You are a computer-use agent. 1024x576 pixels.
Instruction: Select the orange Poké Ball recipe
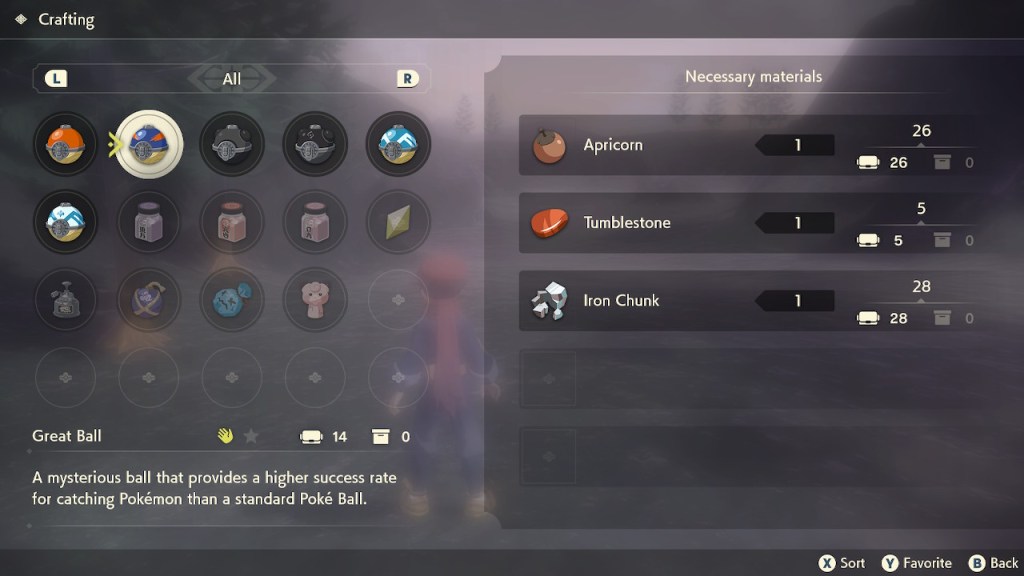point(65,144)
